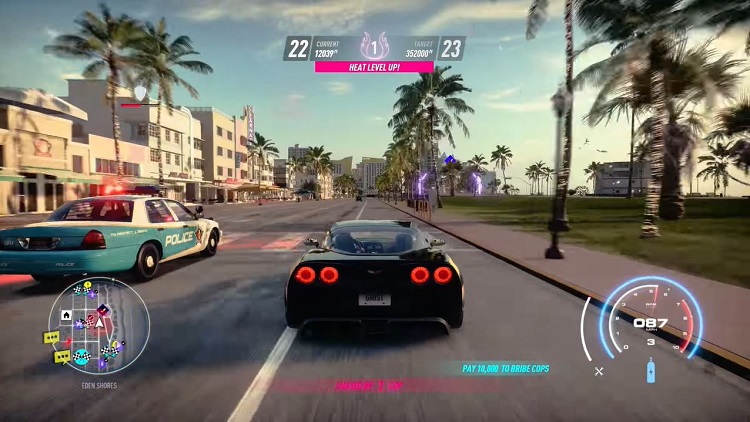Click the Heat Level Up banner

tap(374, 67)
